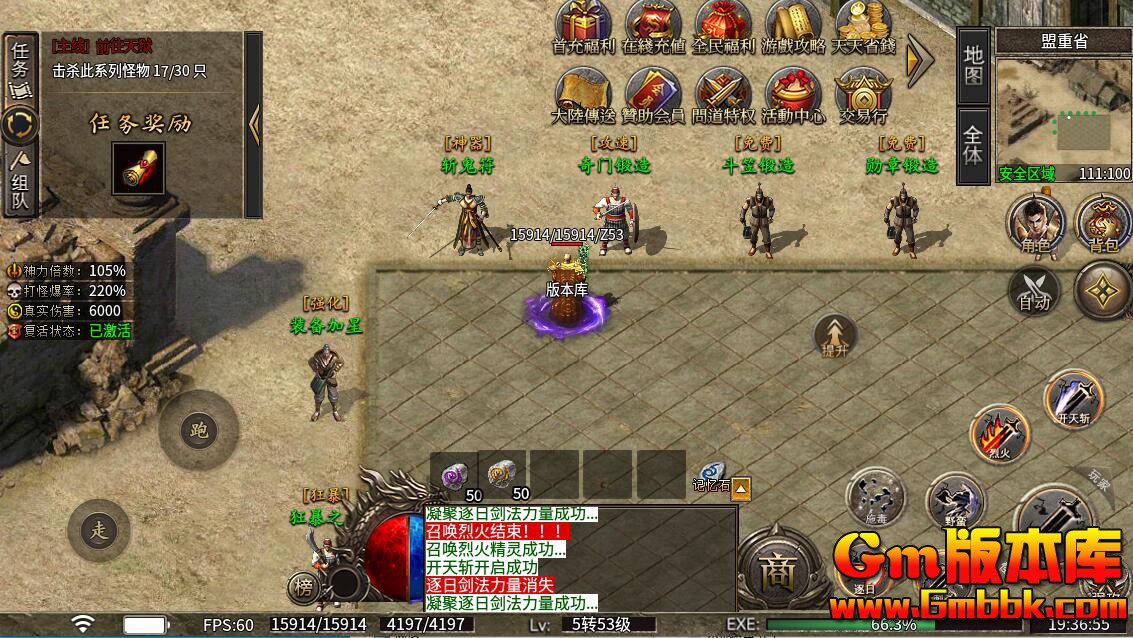This screenshot has height=638, width=1133.
Task: Open 天天省钱 gold coins icon
Action: (862, 24)
